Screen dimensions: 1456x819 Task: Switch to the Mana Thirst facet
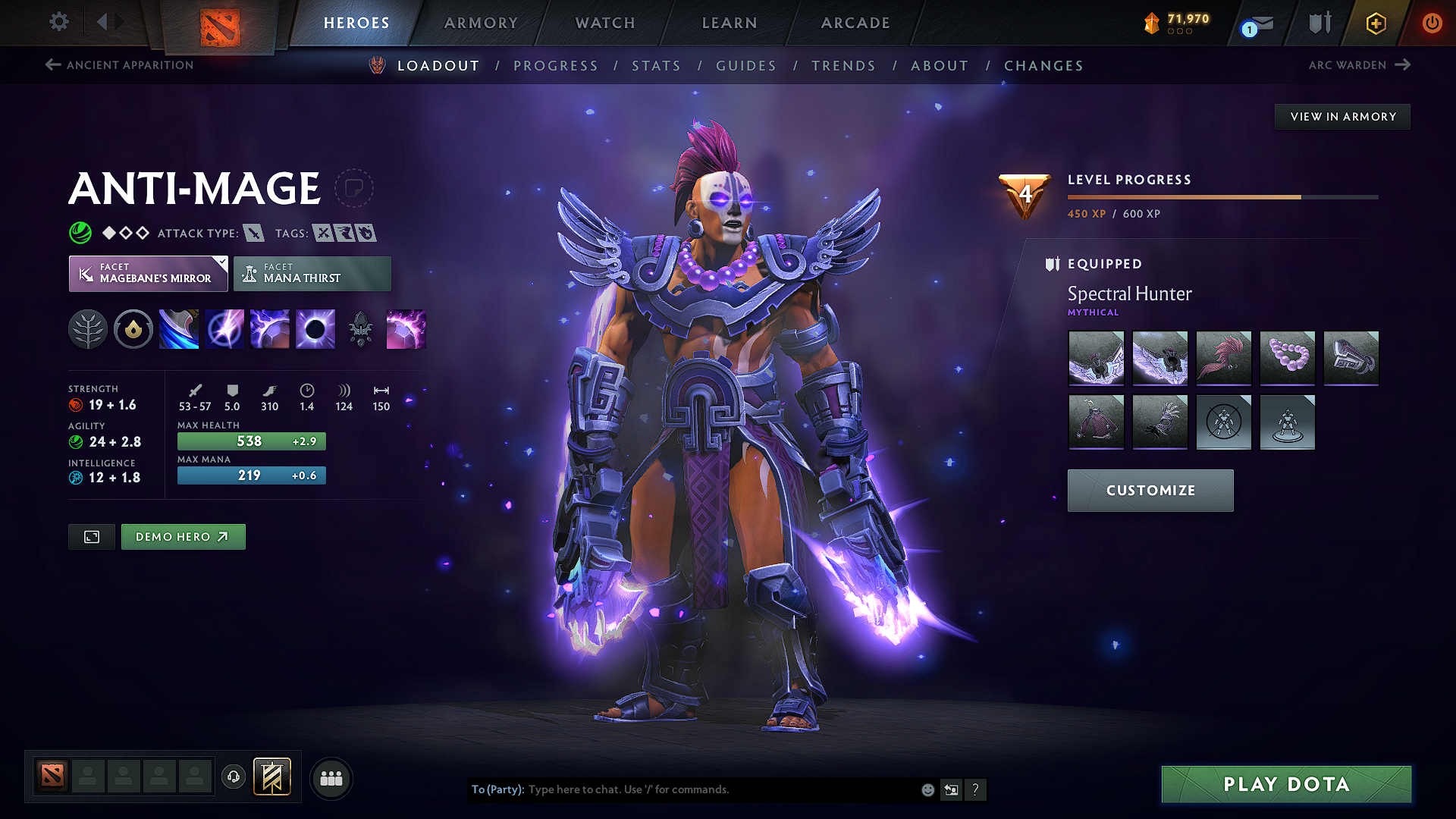[312, 273]
